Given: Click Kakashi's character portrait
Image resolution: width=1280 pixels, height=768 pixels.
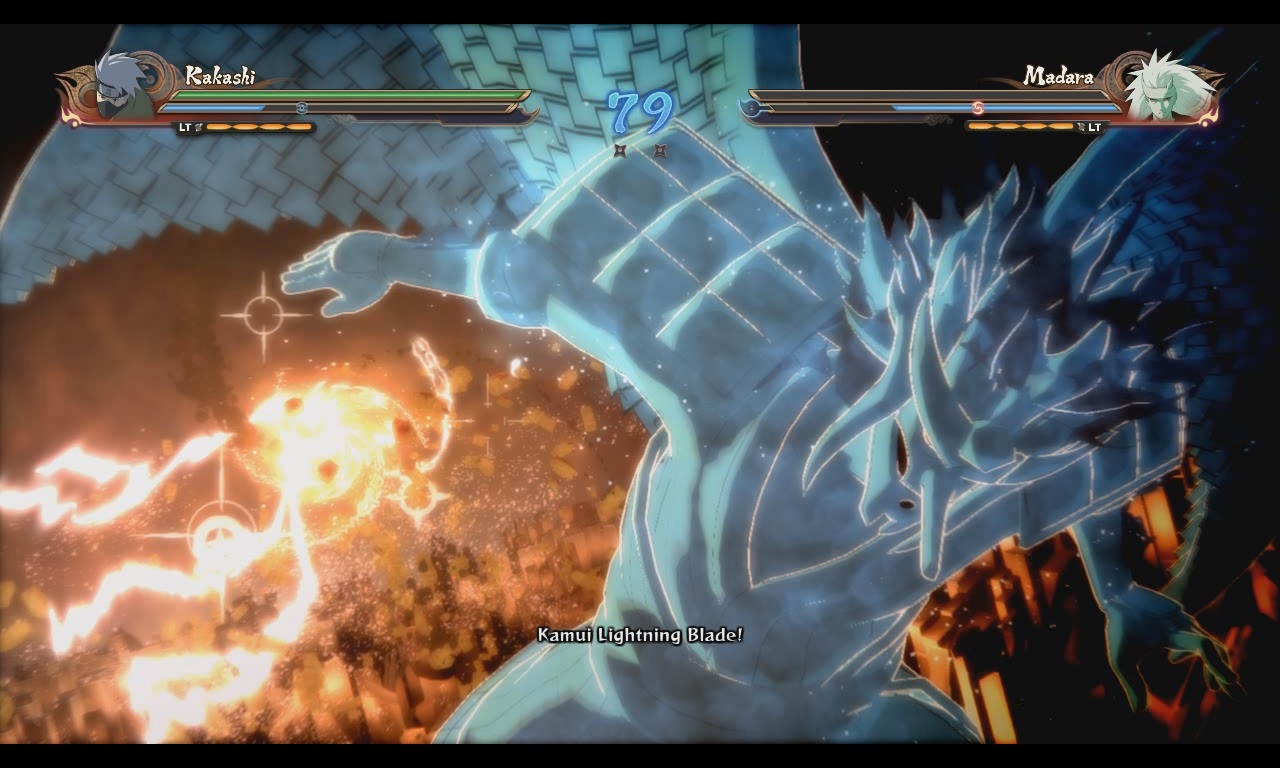Looking at the screenshot, I should tap(122, 87).
